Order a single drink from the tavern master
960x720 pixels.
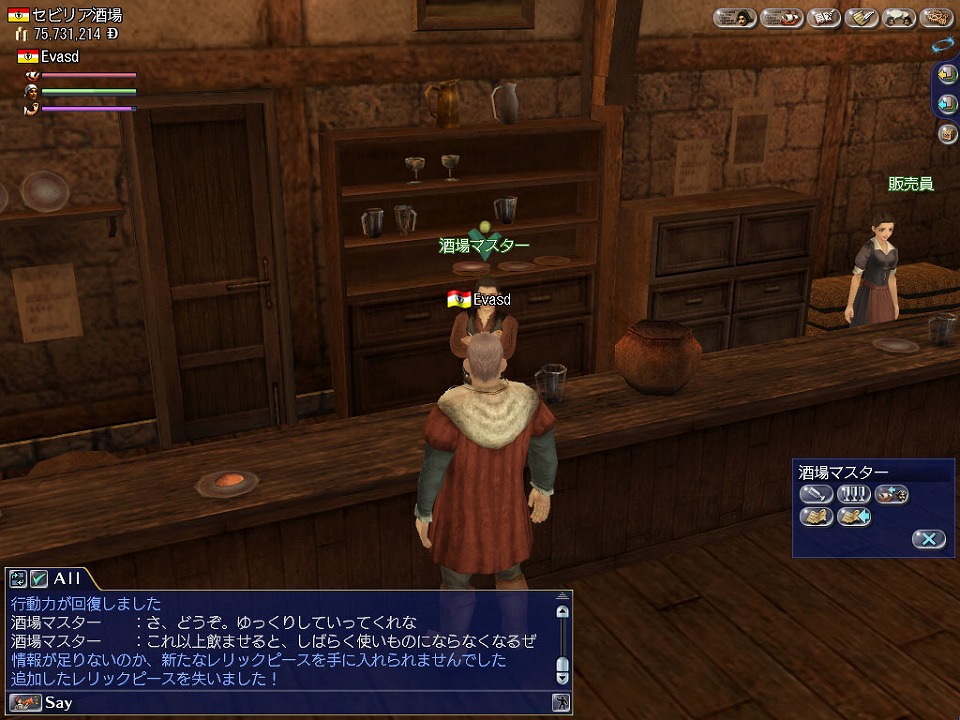pos(815,493)
